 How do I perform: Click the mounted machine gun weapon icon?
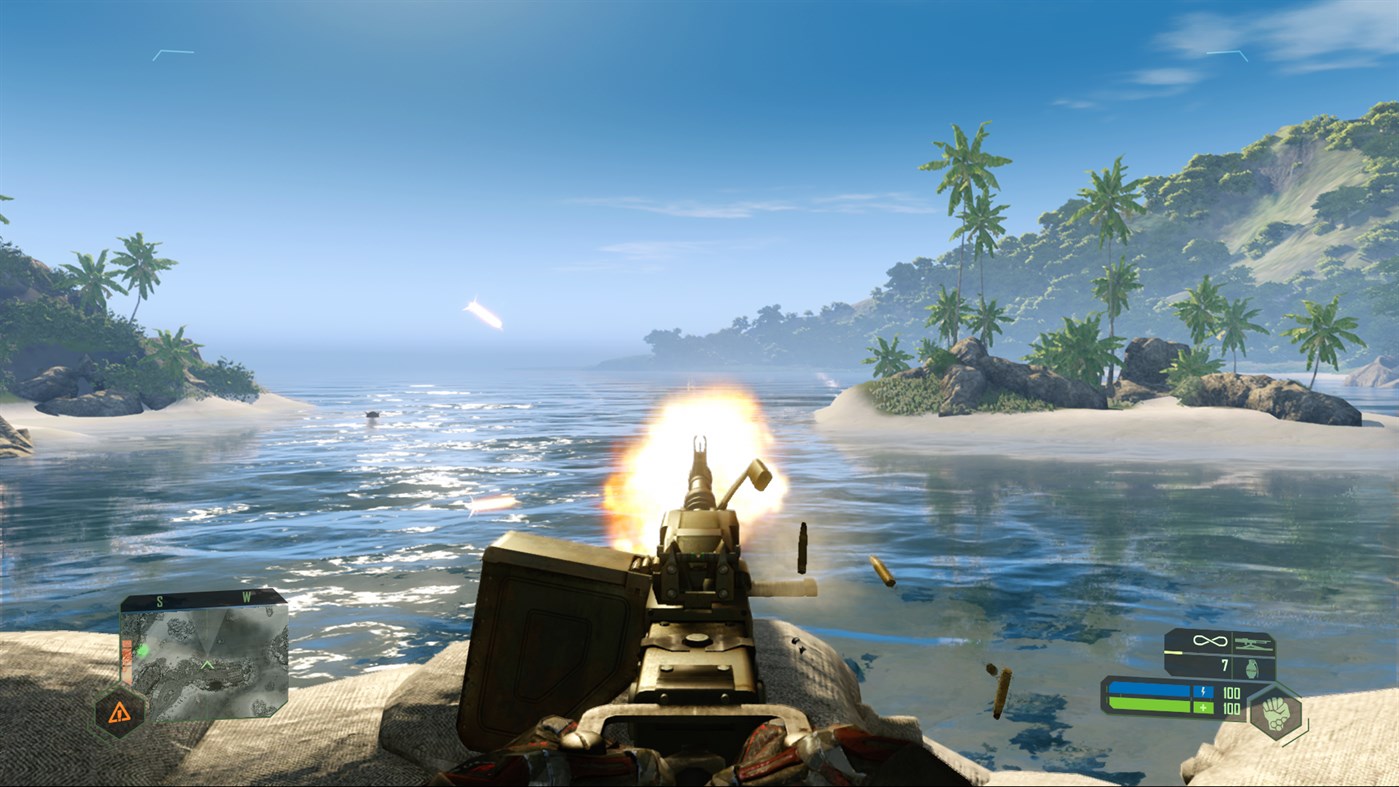click(1254, 642)
